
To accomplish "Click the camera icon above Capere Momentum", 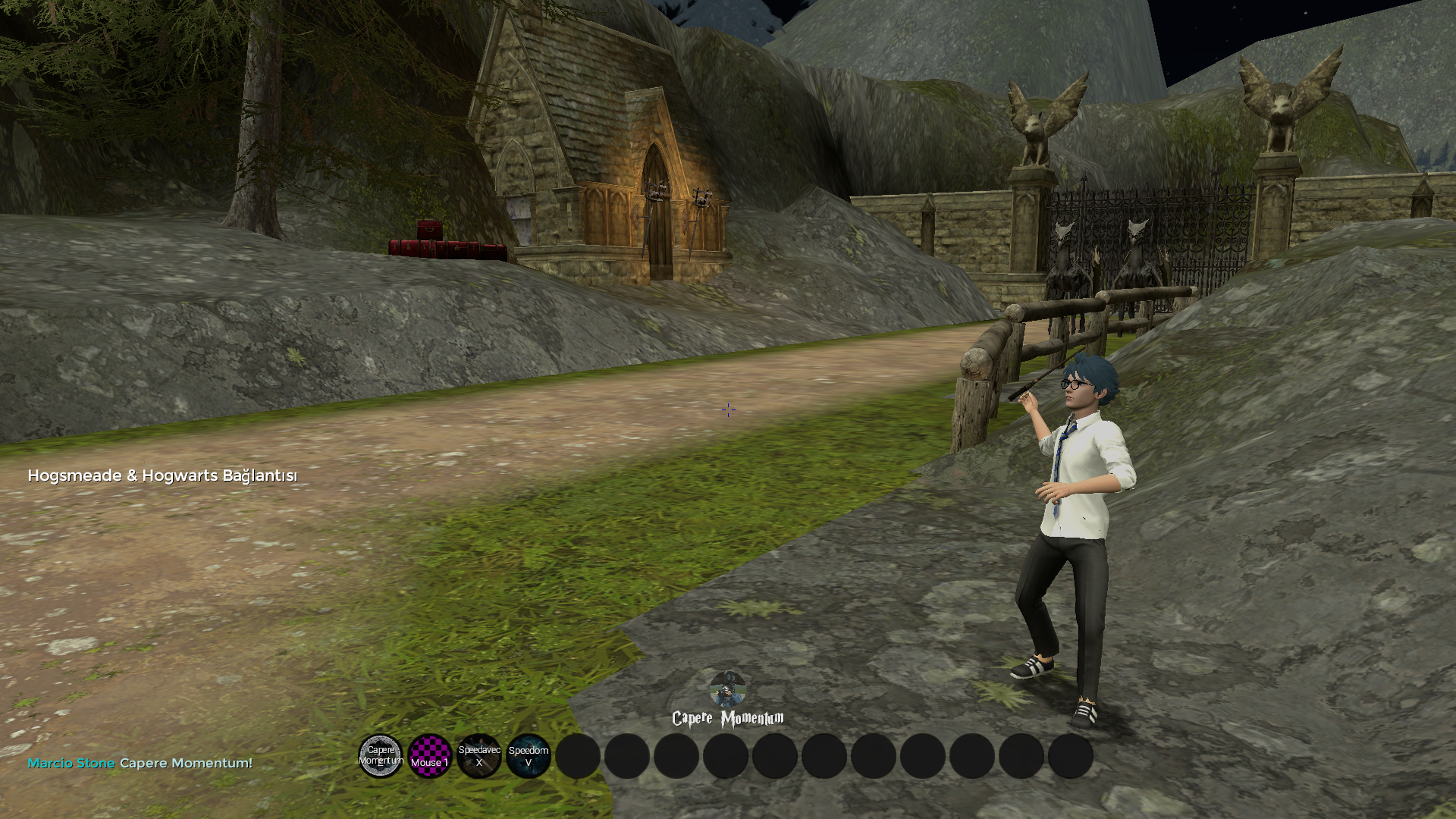I will pyautogui.click(x=727, y=689).
